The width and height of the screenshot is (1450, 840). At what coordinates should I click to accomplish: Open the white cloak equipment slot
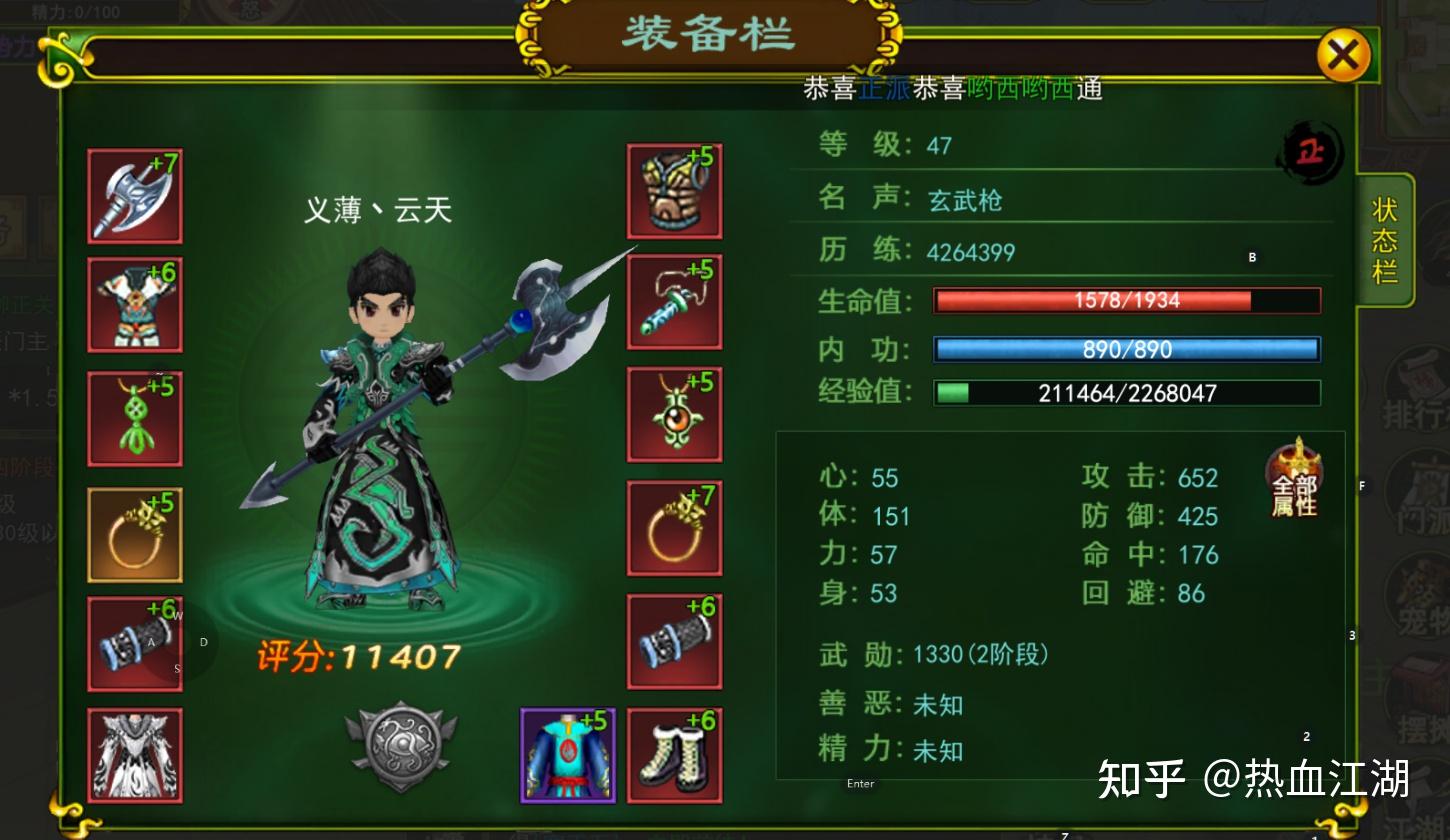pos(134,756)
